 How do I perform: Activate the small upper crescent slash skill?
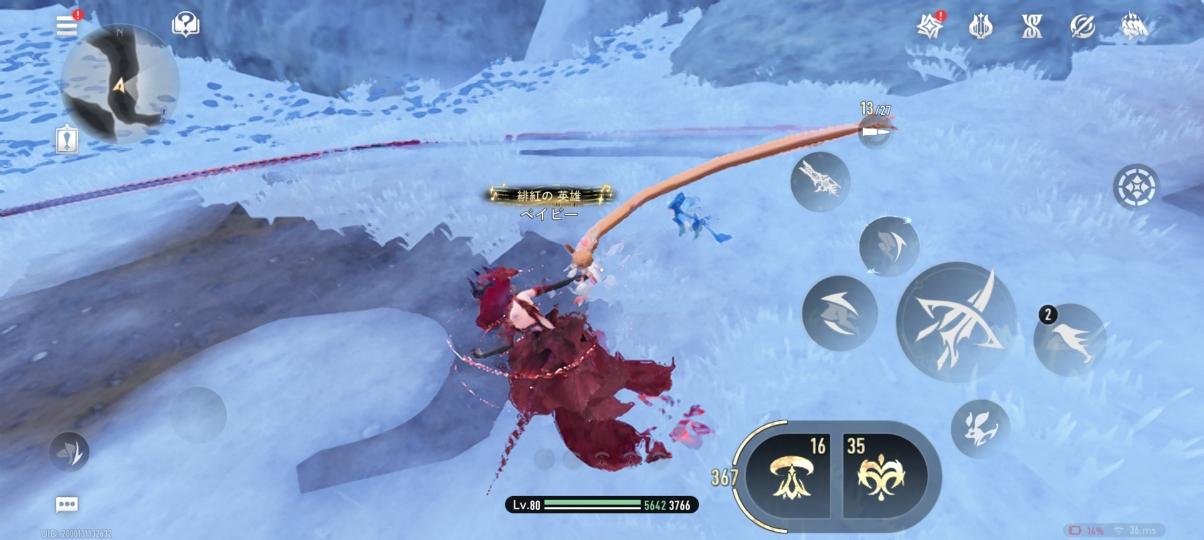pyautogui.click(x=889, y=246)
